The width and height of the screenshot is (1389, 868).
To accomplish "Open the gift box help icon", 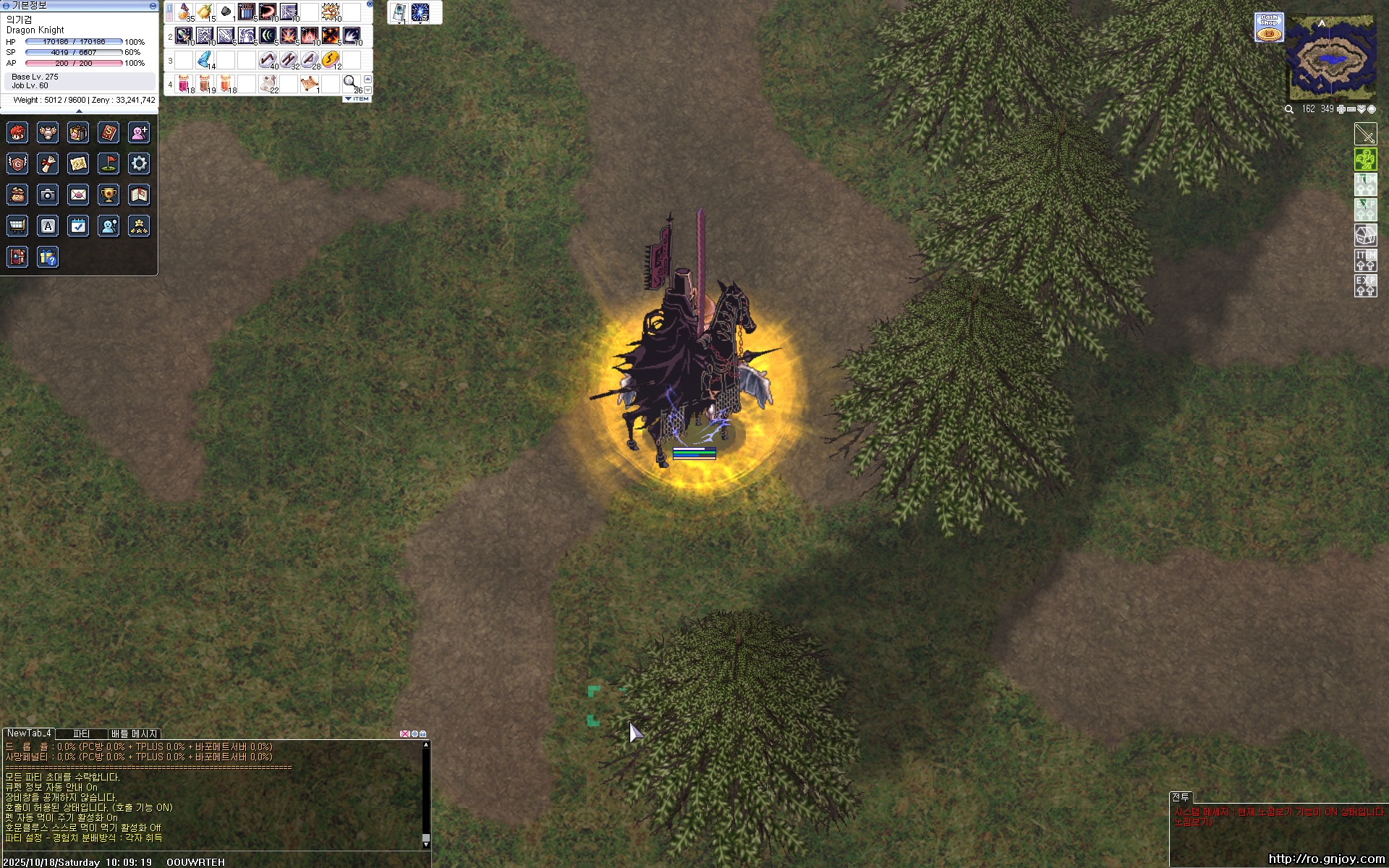I will [48, 257].
